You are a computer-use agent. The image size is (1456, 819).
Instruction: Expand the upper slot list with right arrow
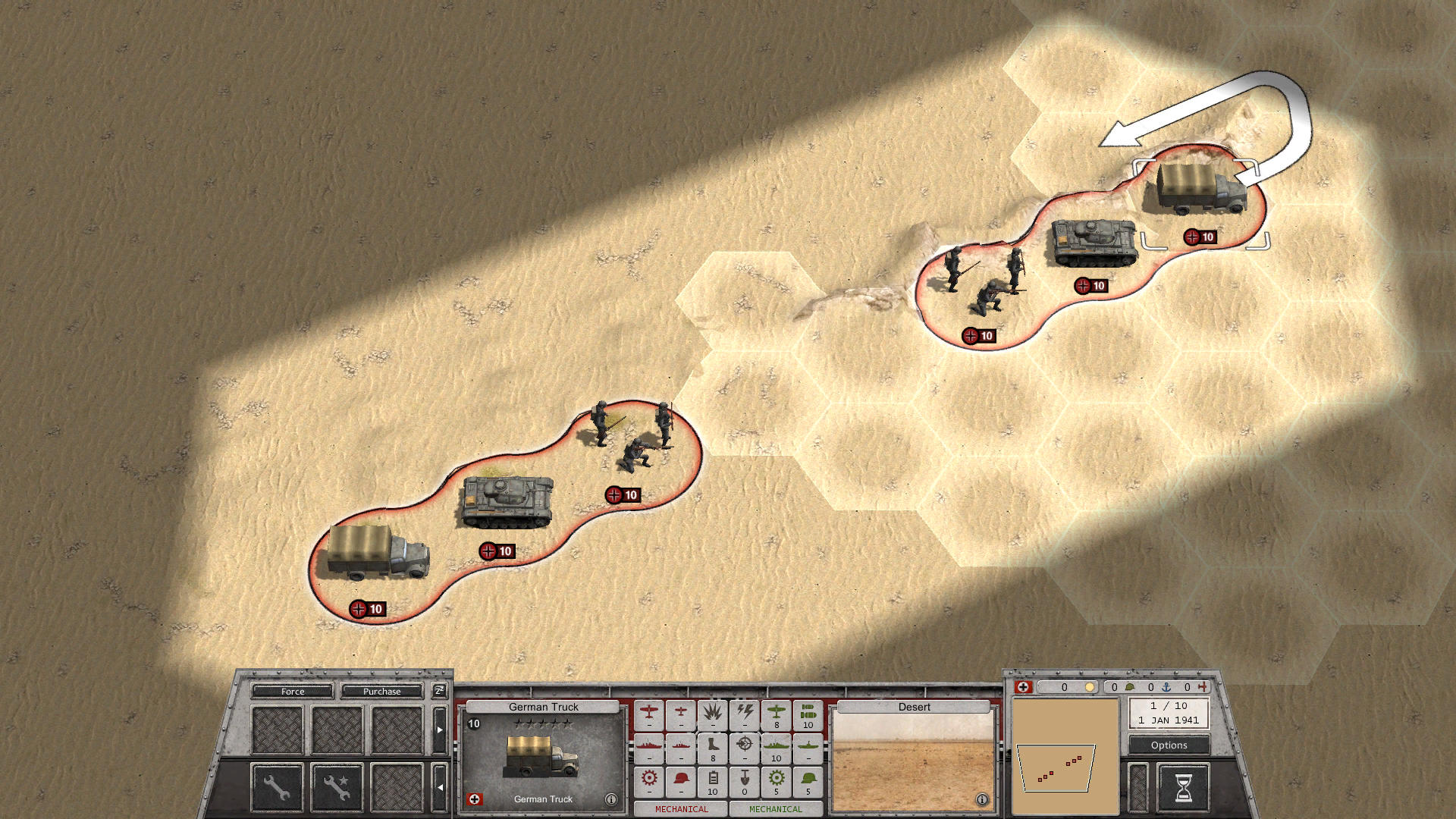click(x=440, y=730)
